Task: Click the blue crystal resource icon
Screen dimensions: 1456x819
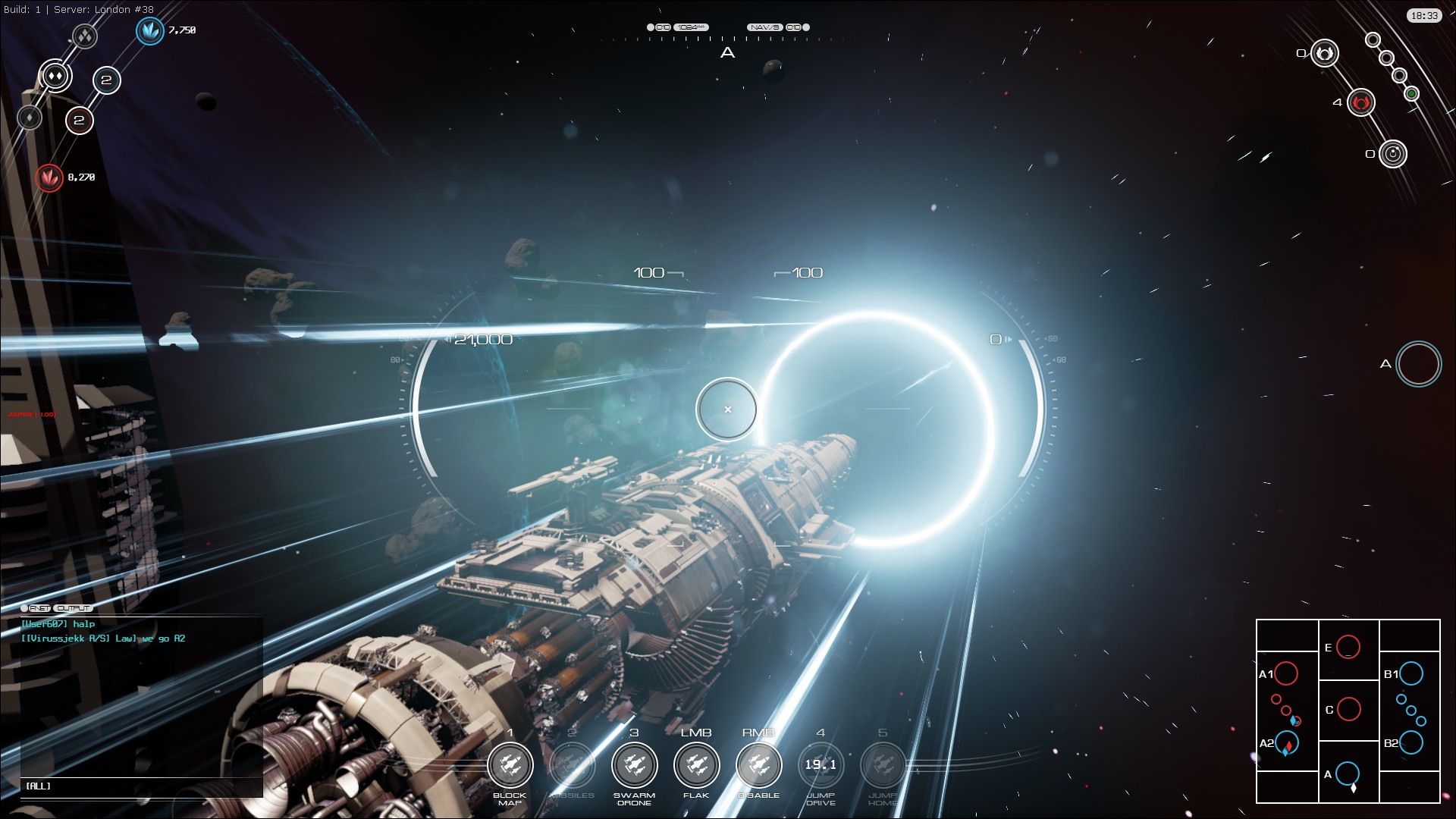Action: tap(149, 30)
